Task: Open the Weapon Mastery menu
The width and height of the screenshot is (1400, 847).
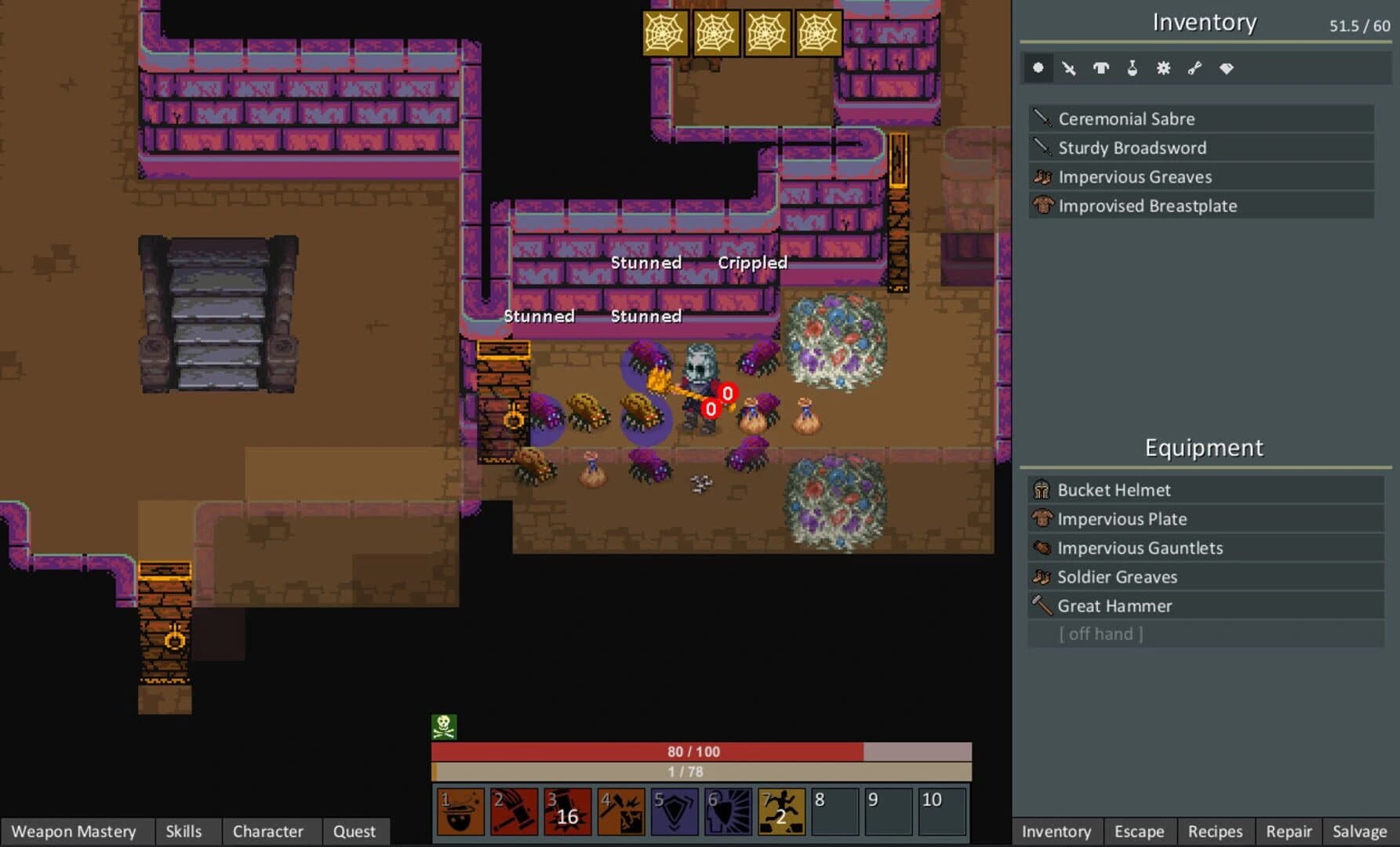Action: click(x=76, y=831)
